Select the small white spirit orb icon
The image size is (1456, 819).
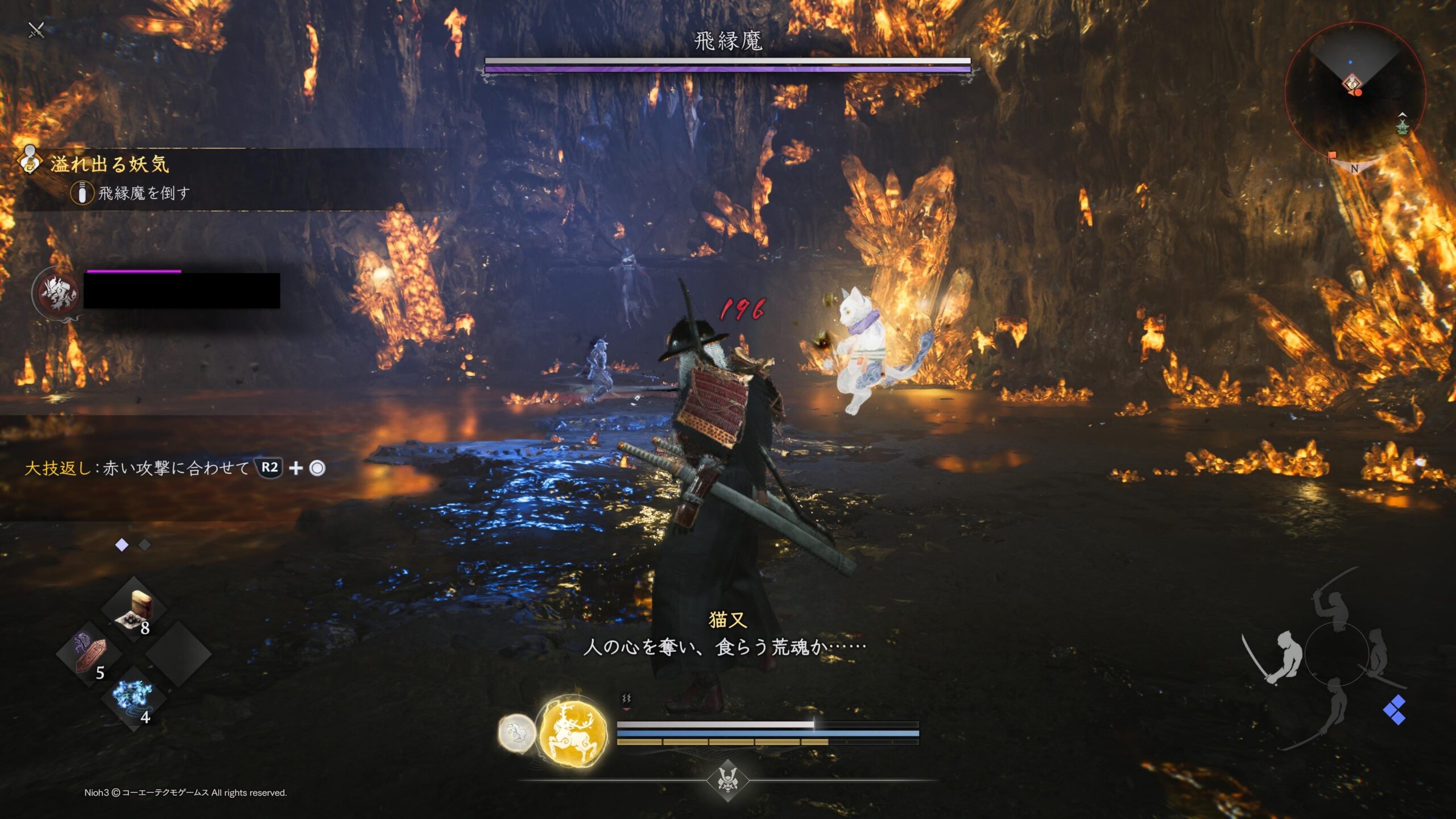point(516,733)
